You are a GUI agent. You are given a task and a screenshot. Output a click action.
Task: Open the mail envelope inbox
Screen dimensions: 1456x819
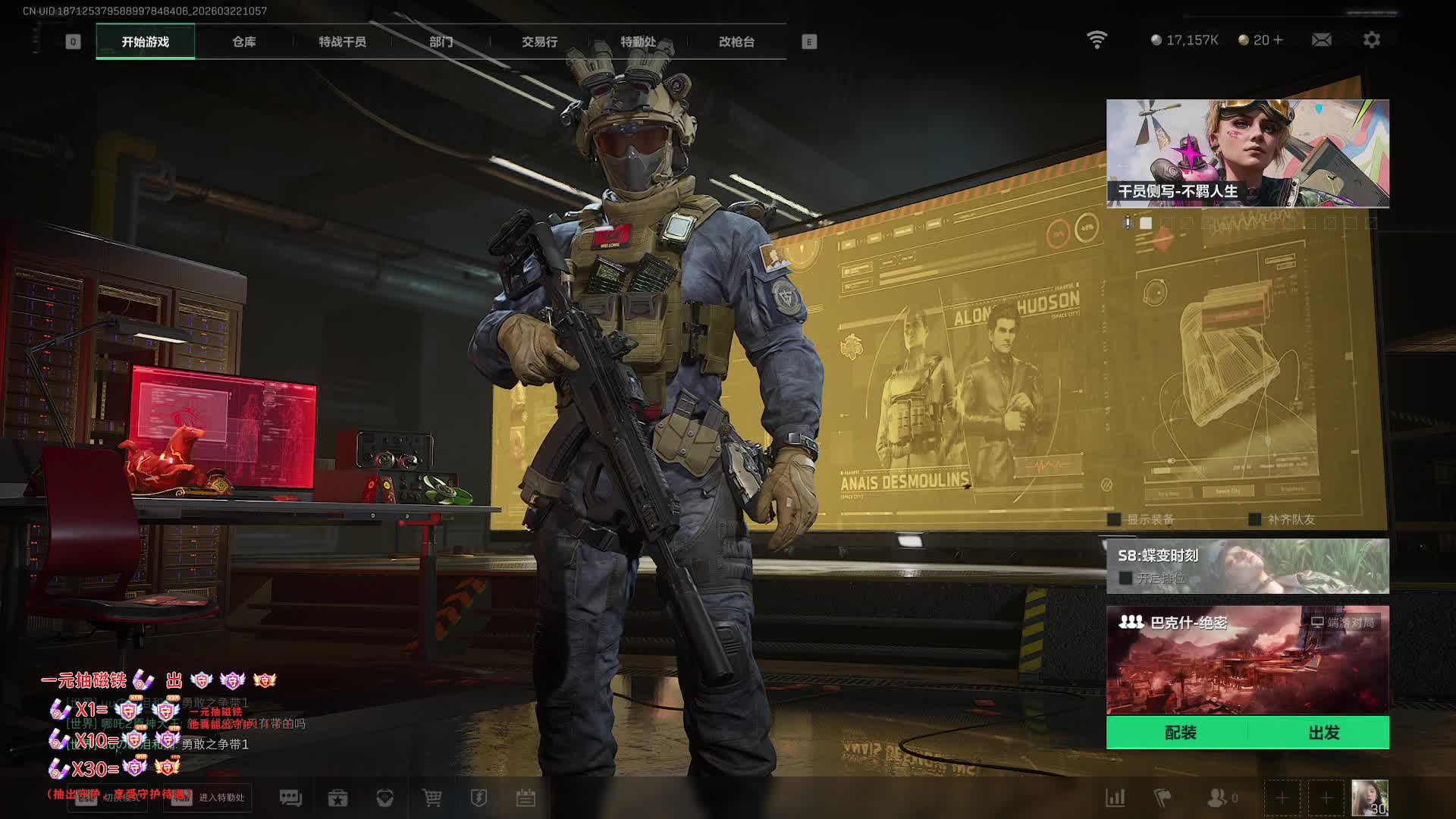tap(1321, 39)
